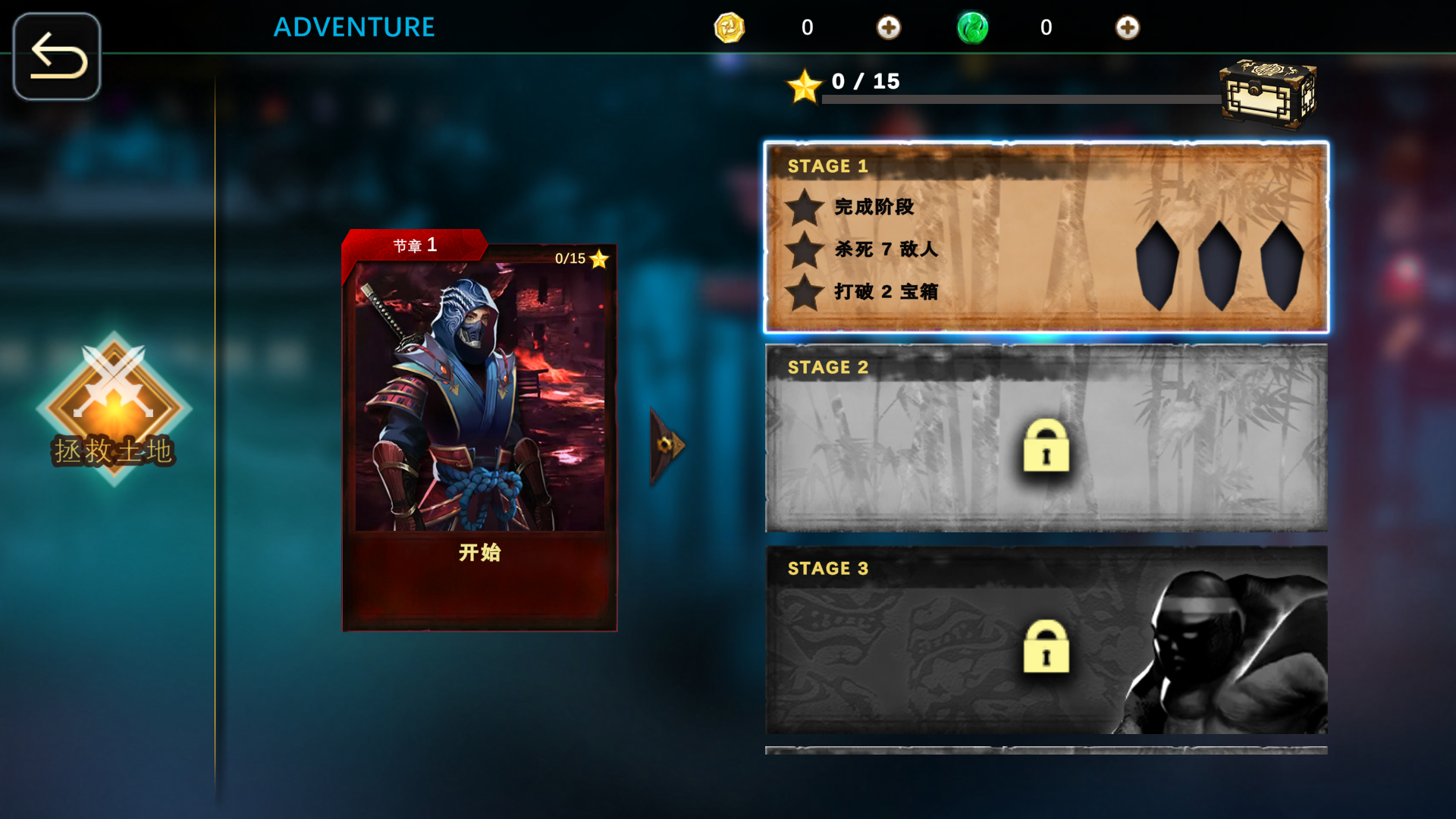Add more gold coins with plus button

click(x=888, y=28)
